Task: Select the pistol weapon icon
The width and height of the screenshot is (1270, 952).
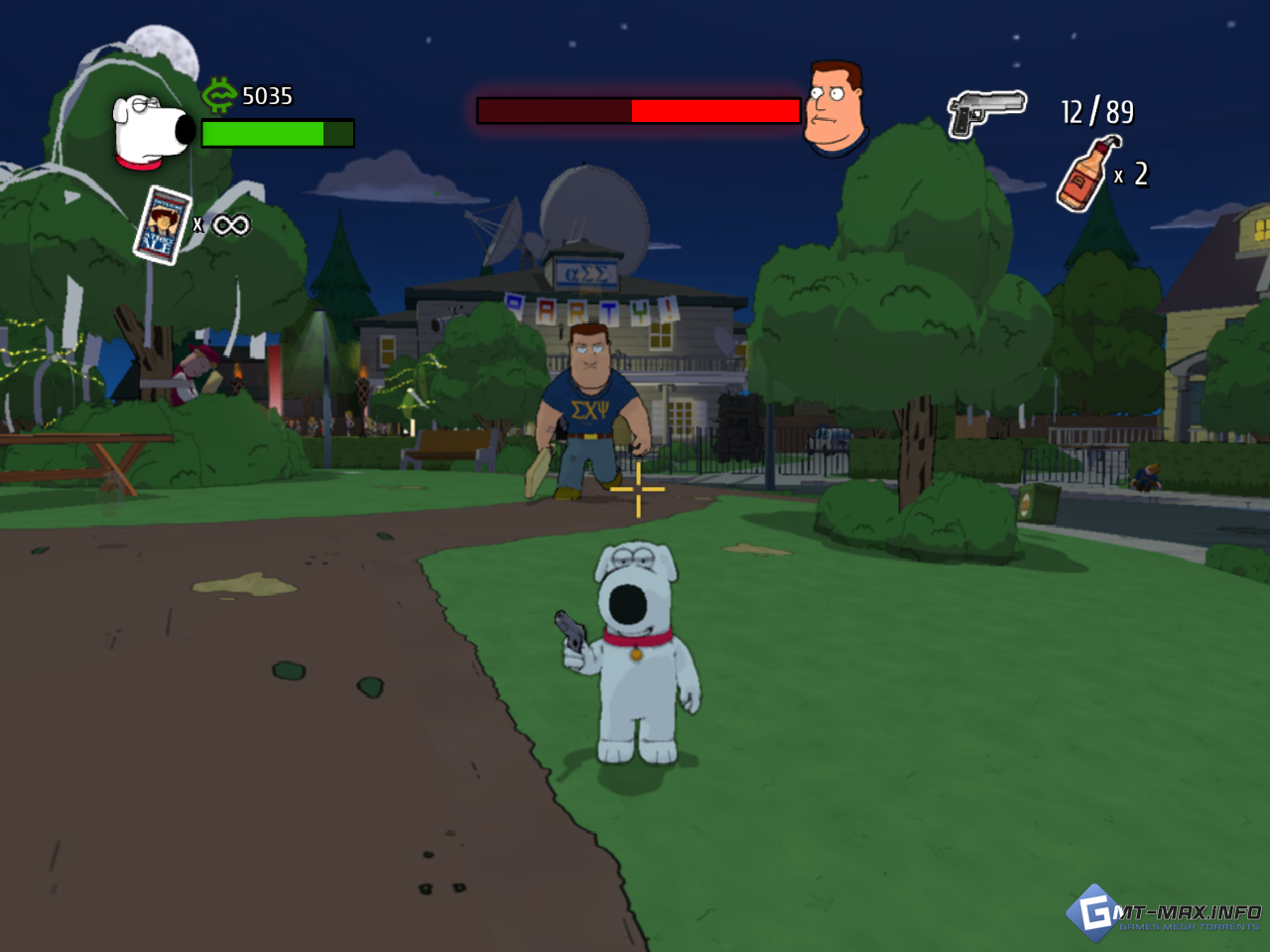Action: coord(984,112)
